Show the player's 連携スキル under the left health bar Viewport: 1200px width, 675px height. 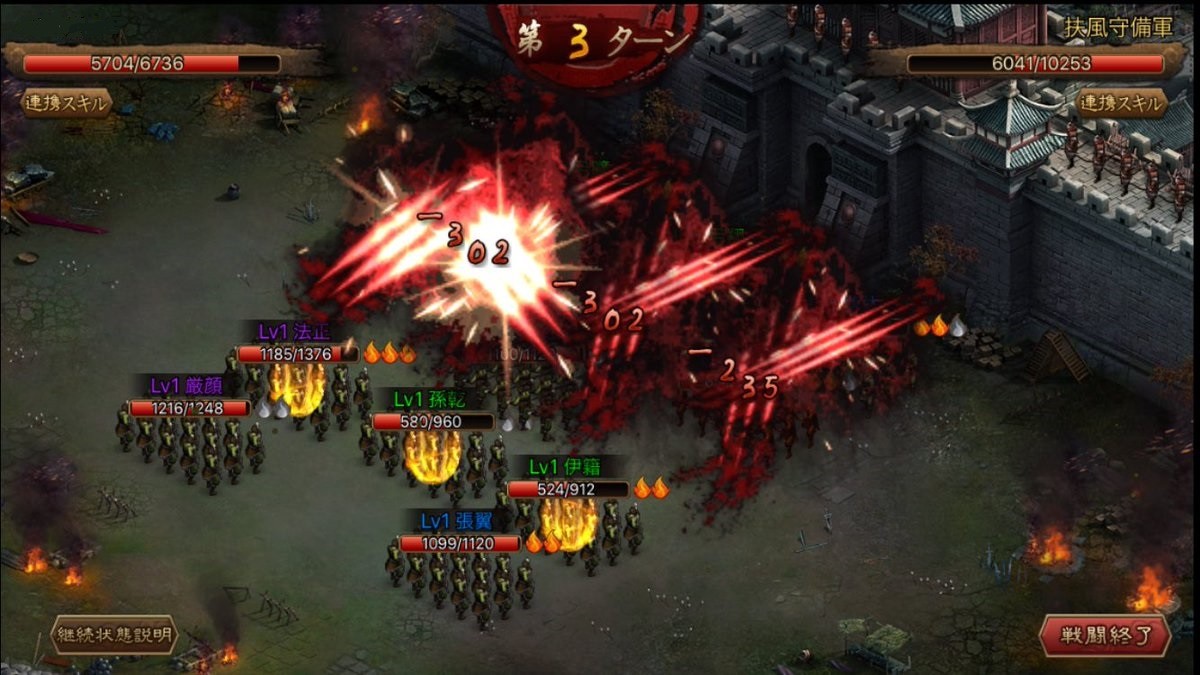point(68,103)
